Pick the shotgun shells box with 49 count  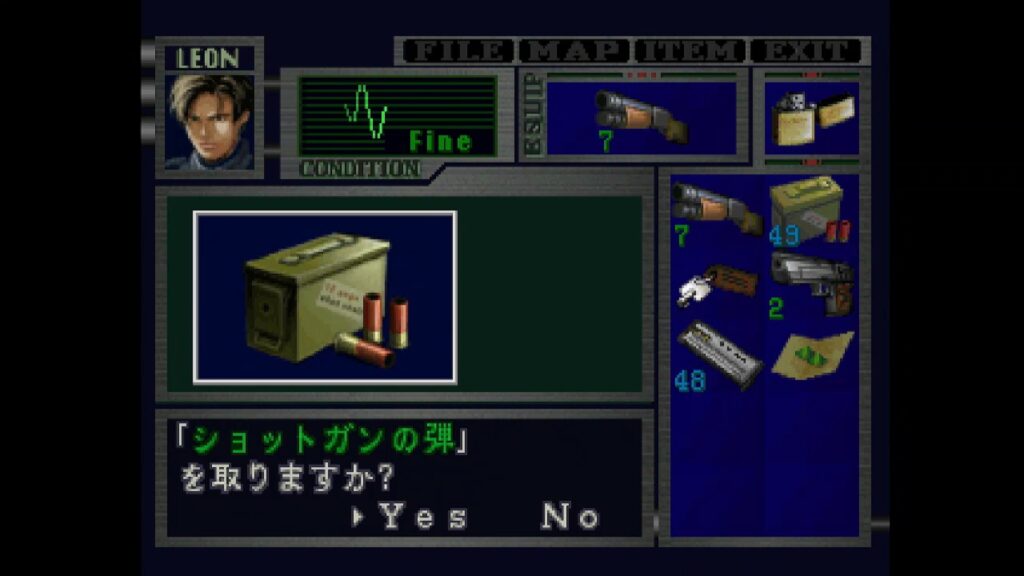[x=810, y=208]
